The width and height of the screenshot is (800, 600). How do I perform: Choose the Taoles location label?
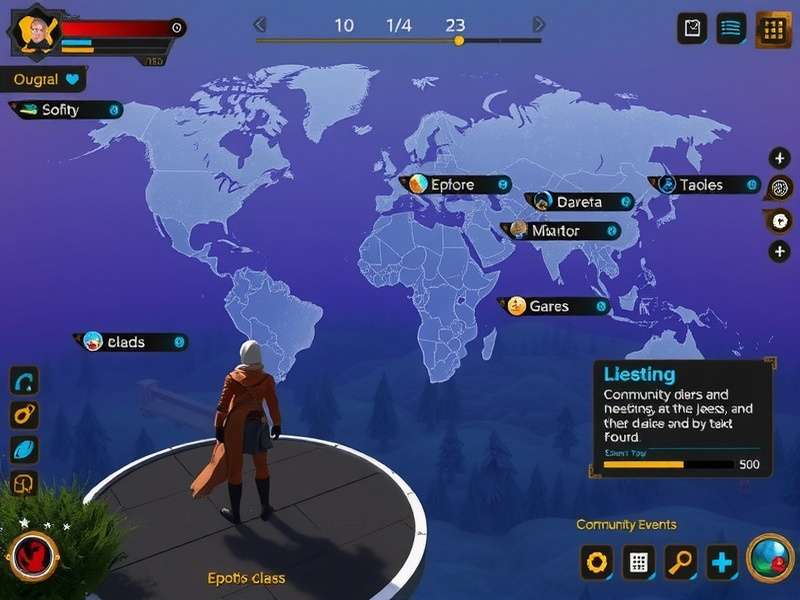click(704, 185)
